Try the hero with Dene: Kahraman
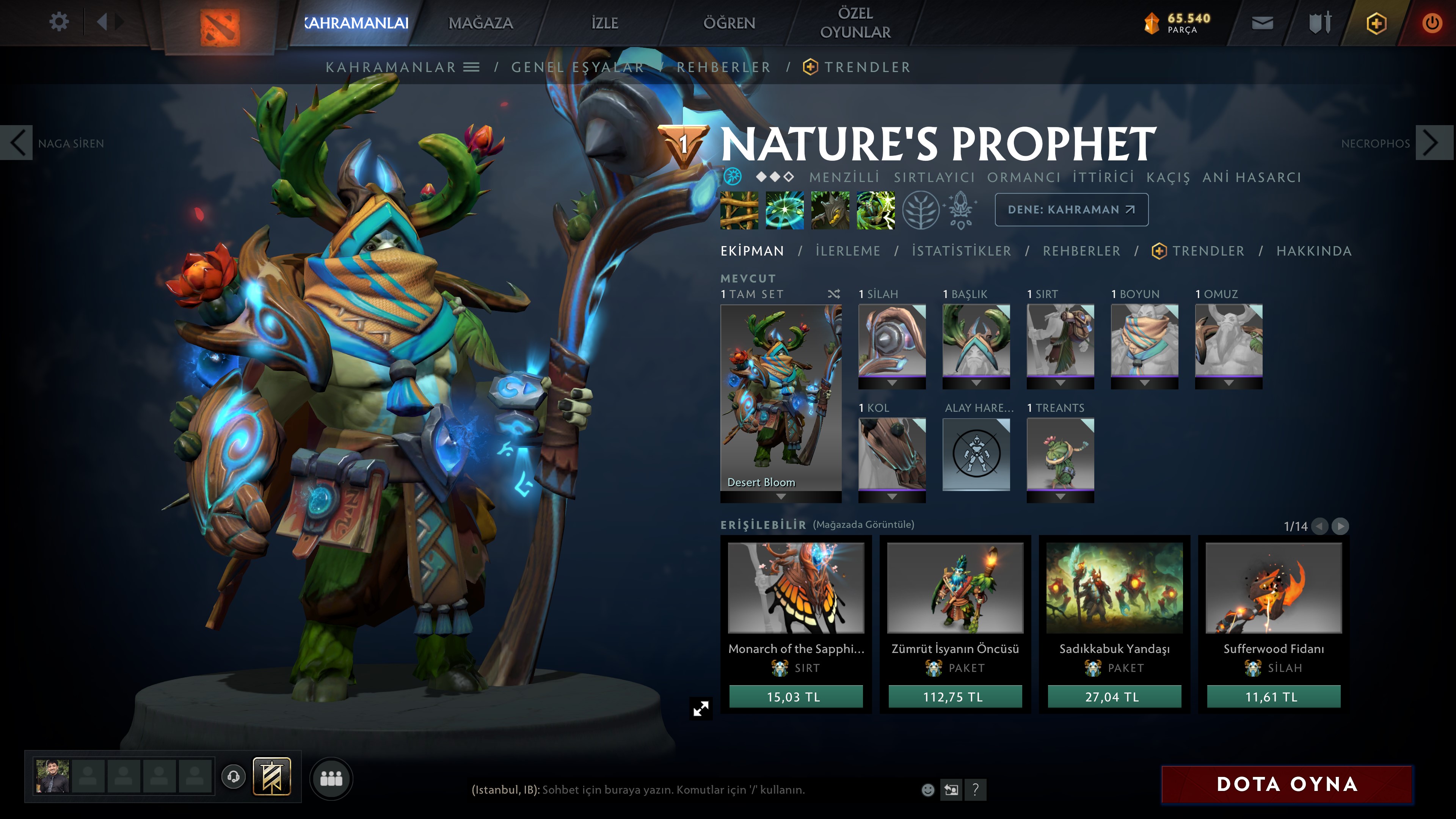Image resolution: width=1456 pixels, height=819 pixels. (x=1071, y=210)
